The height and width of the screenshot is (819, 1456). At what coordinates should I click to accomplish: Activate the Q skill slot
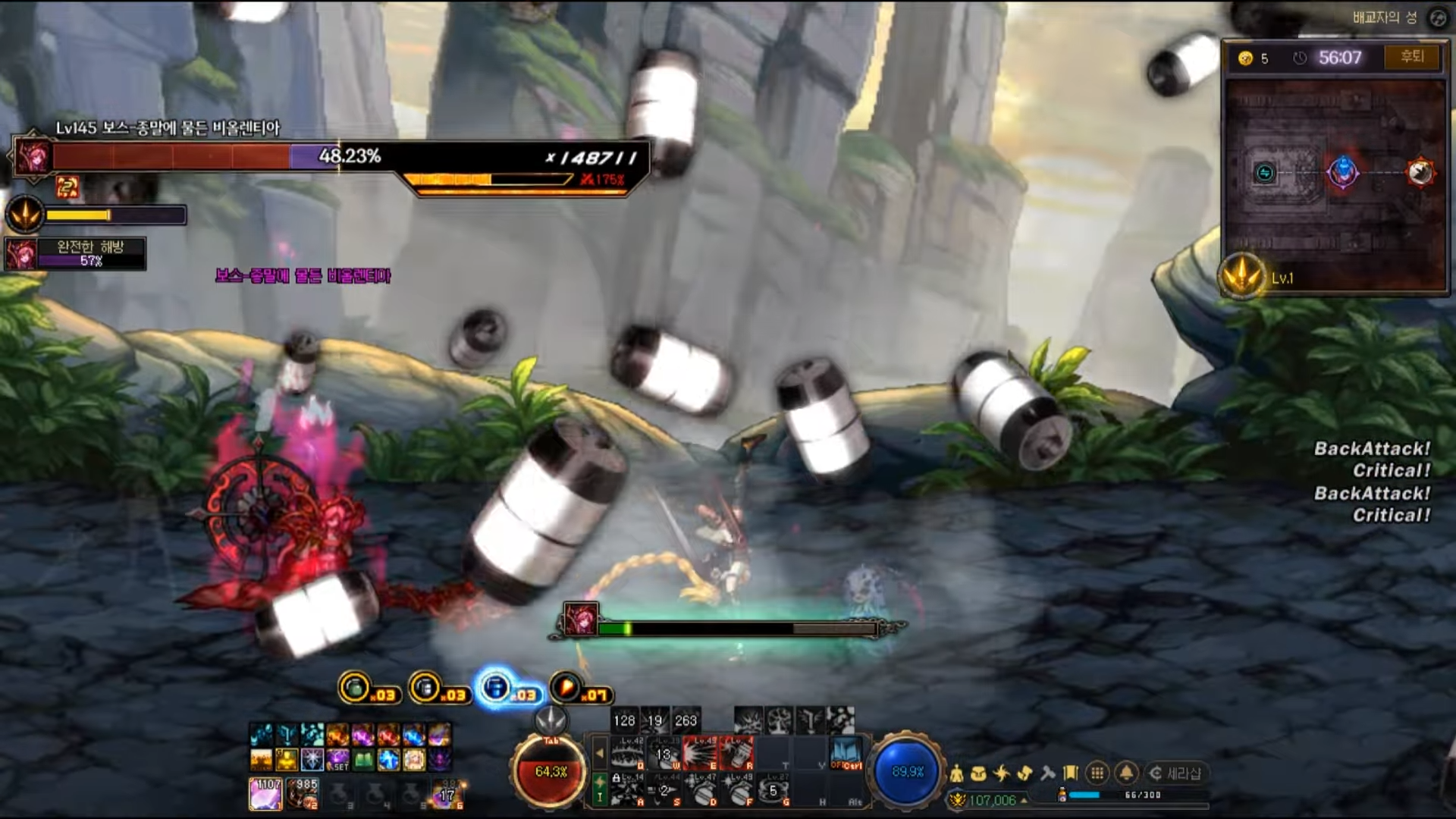pyautogui.click(x=629, y=753)
